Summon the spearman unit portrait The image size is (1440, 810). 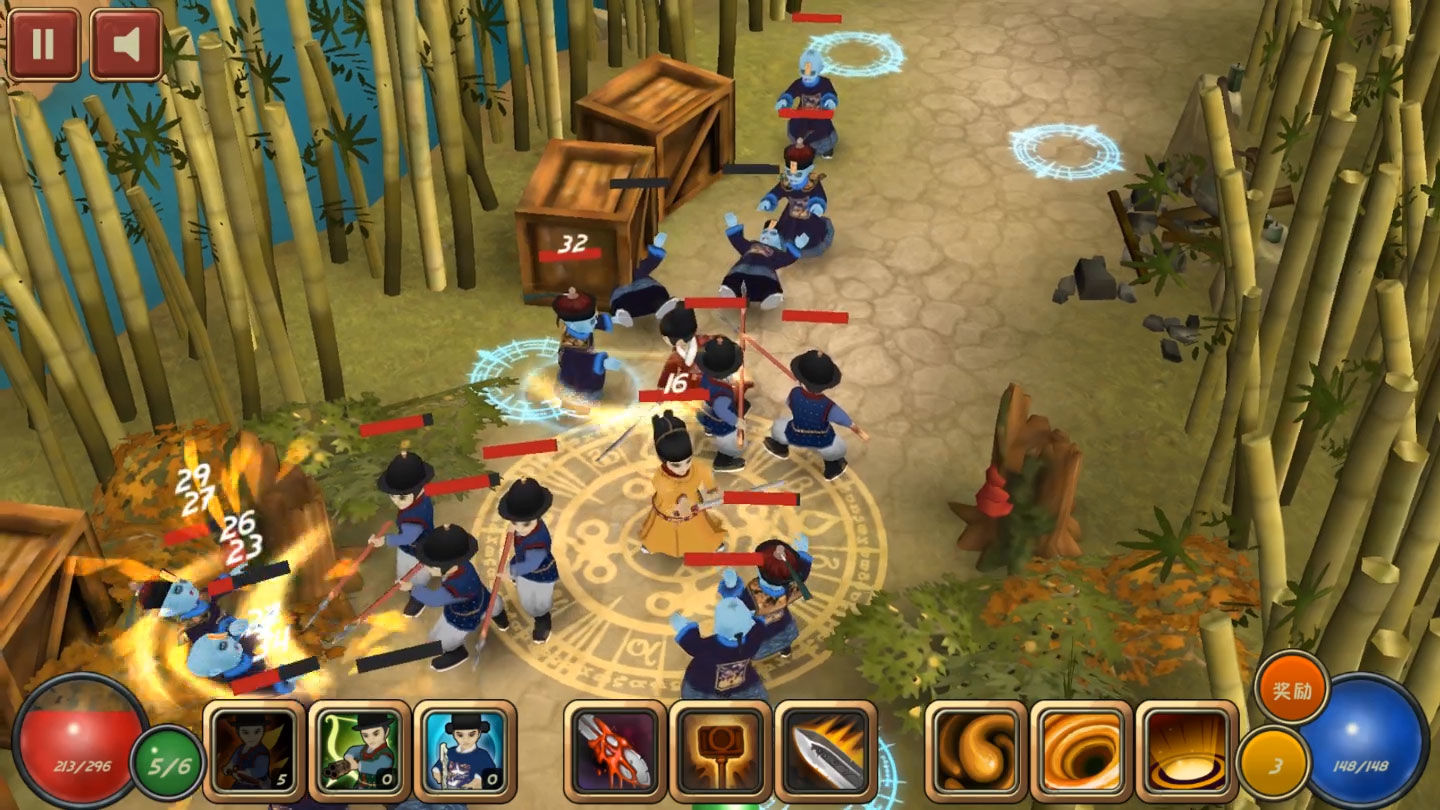point(254,751)
